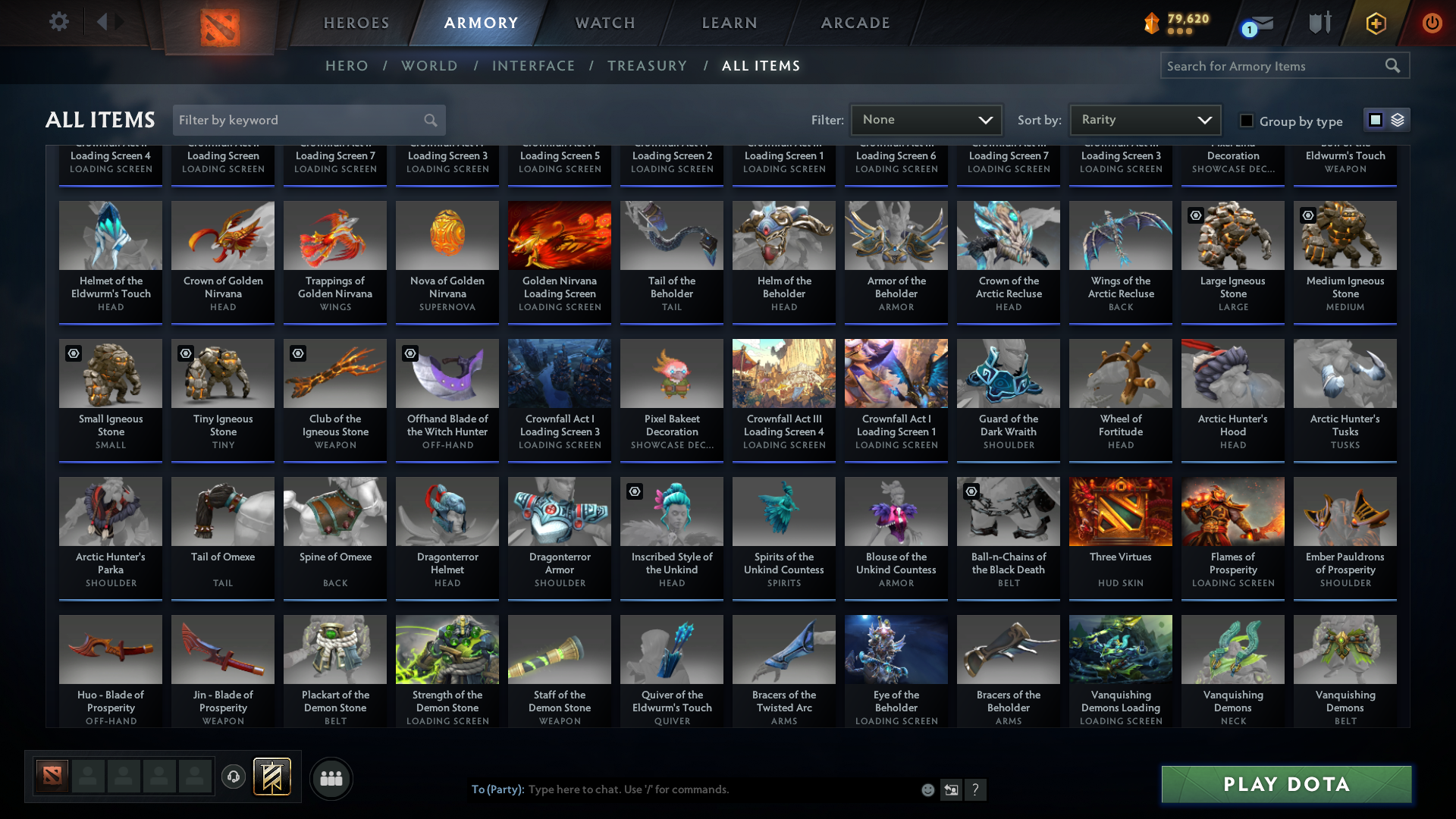This screenshot has height=819, width=1456.
Task: Click the magnifier in the armory search bar
Action: [1393, 65]
